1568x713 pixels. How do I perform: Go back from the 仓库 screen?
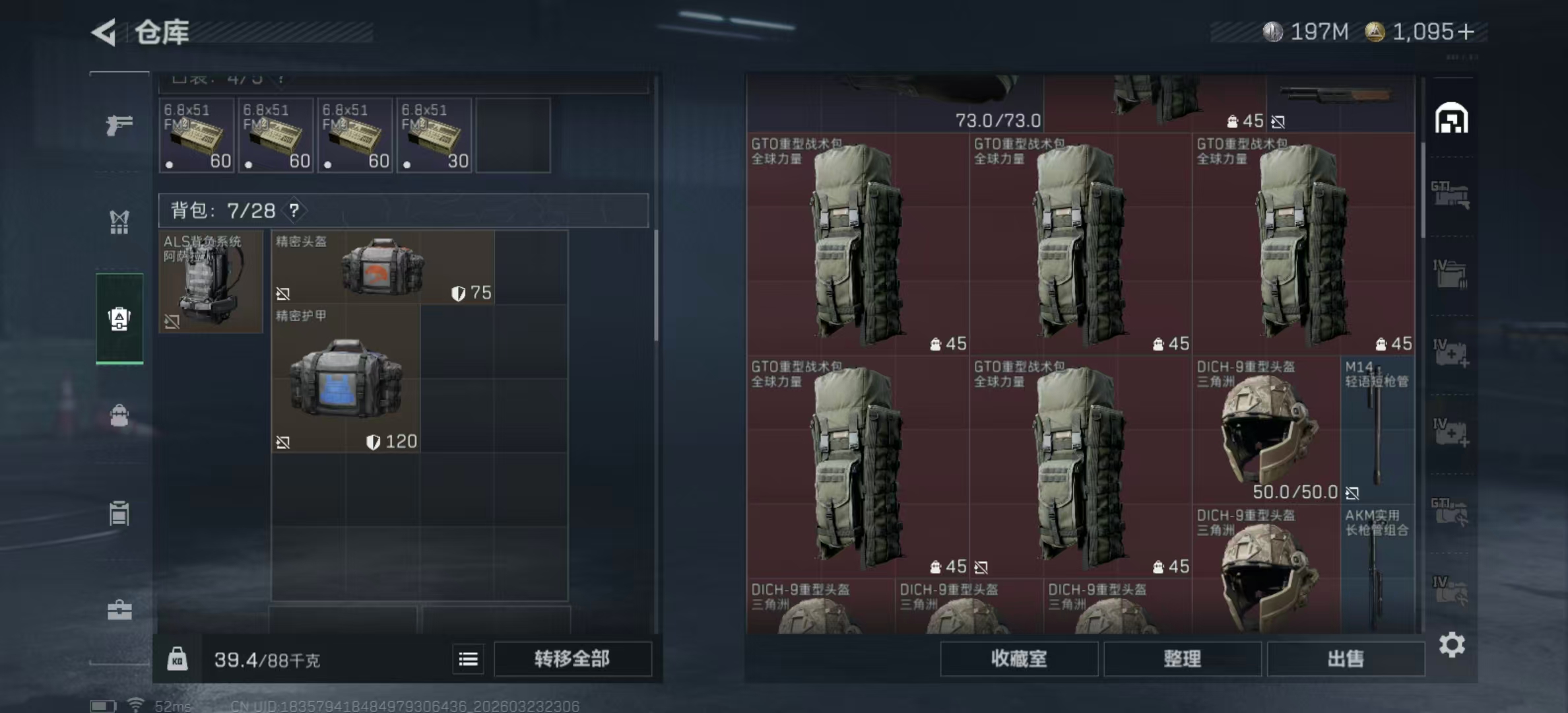106,32
